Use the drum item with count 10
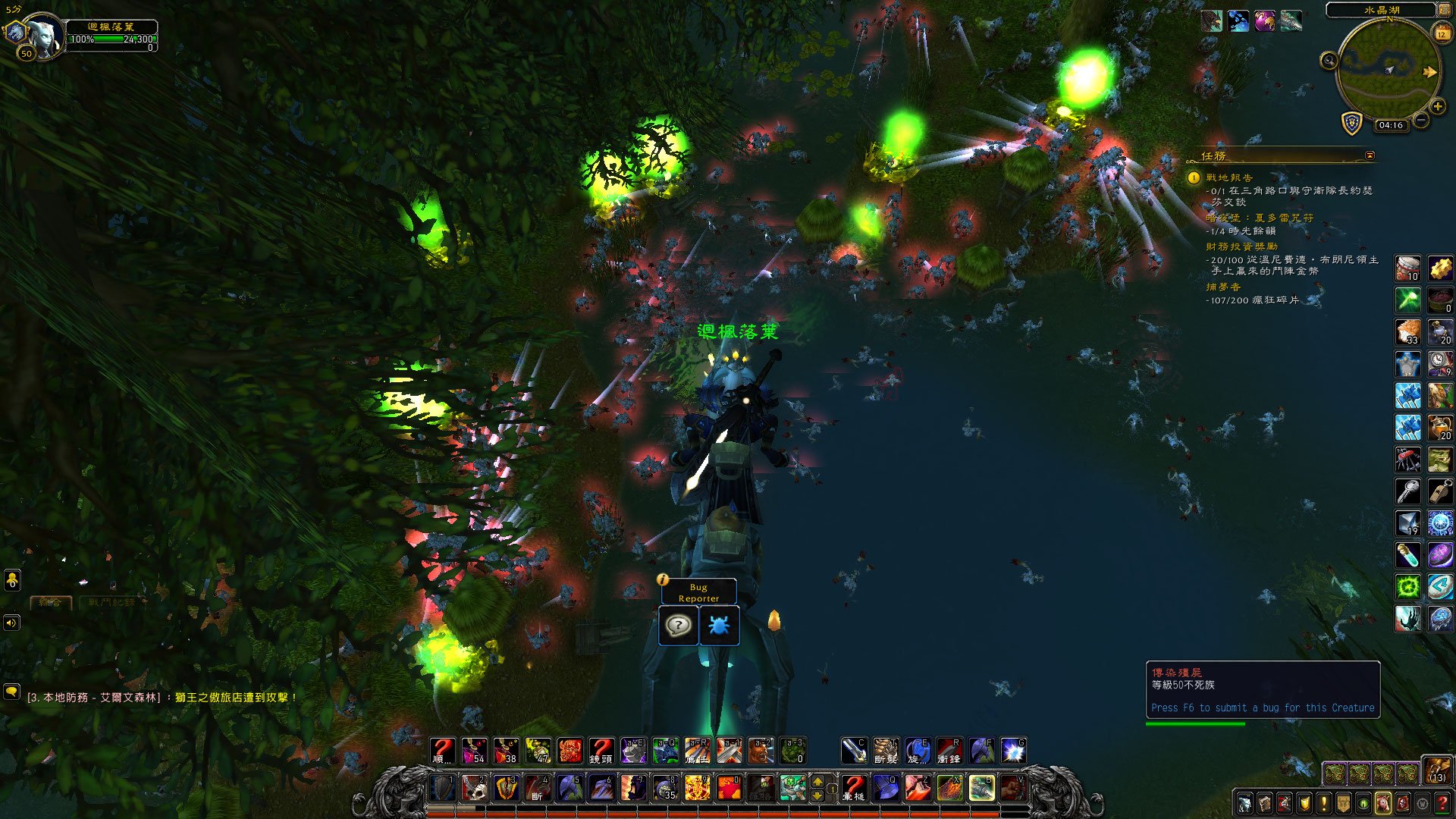 point(1408,268)
